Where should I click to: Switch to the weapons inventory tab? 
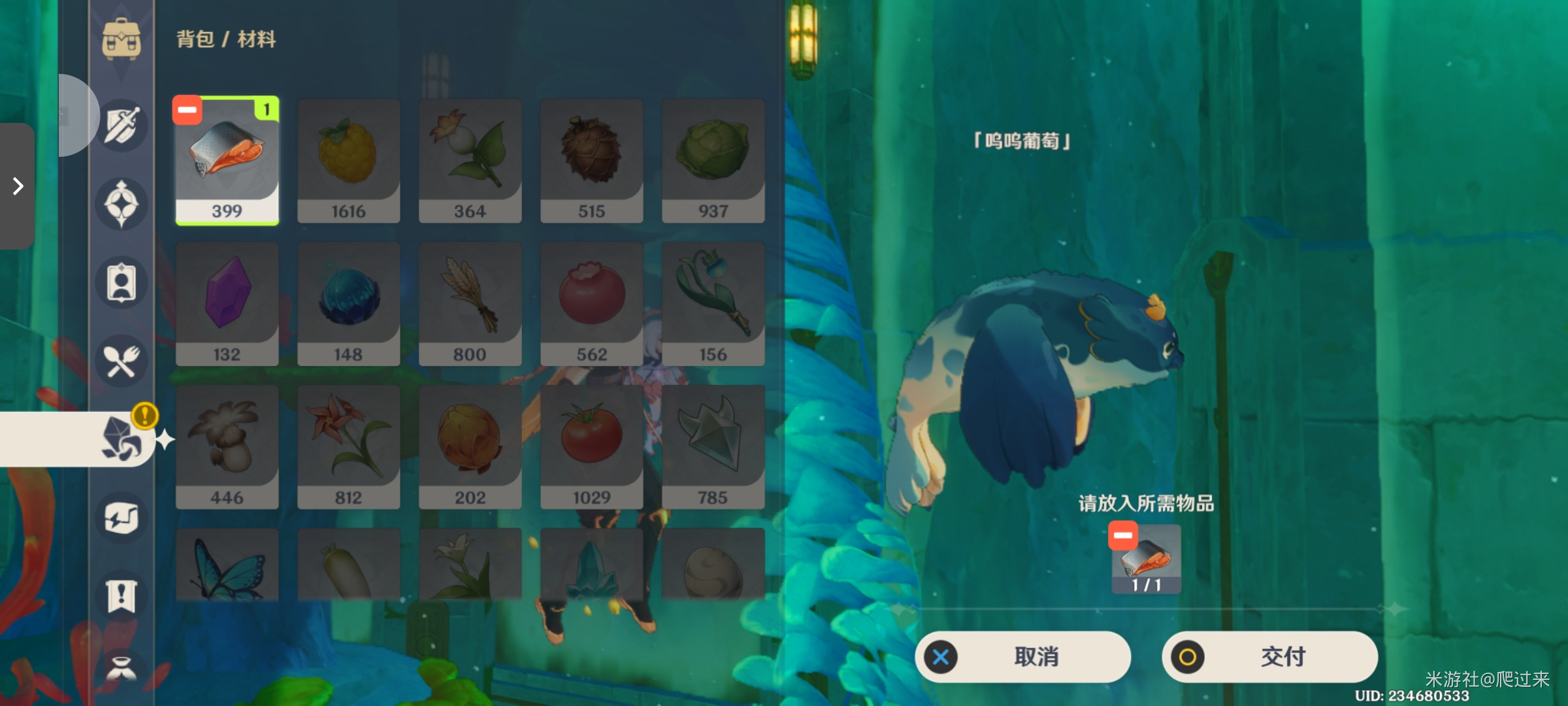[x=122, y=126]
